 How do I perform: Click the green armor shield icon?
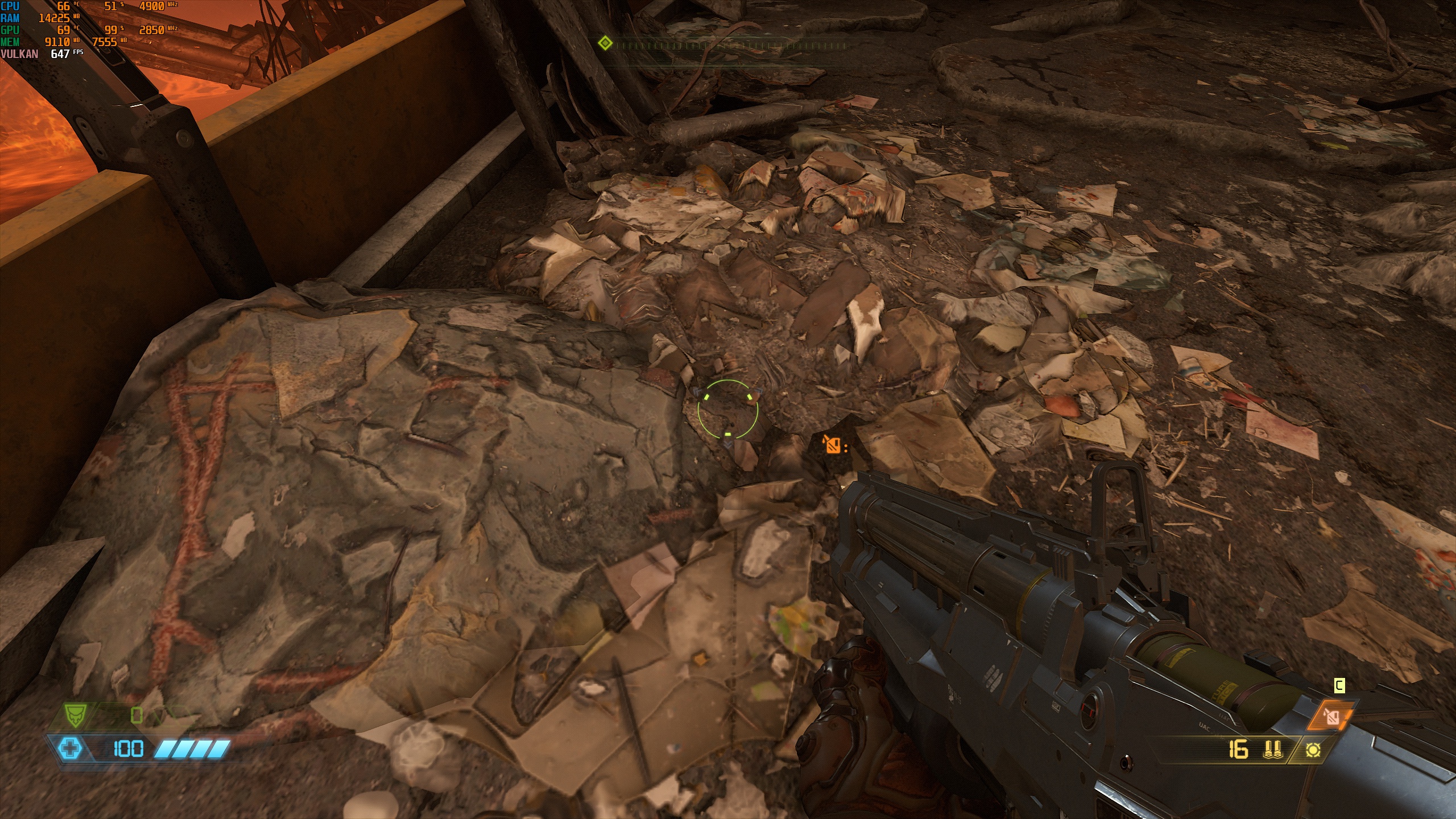75,714
